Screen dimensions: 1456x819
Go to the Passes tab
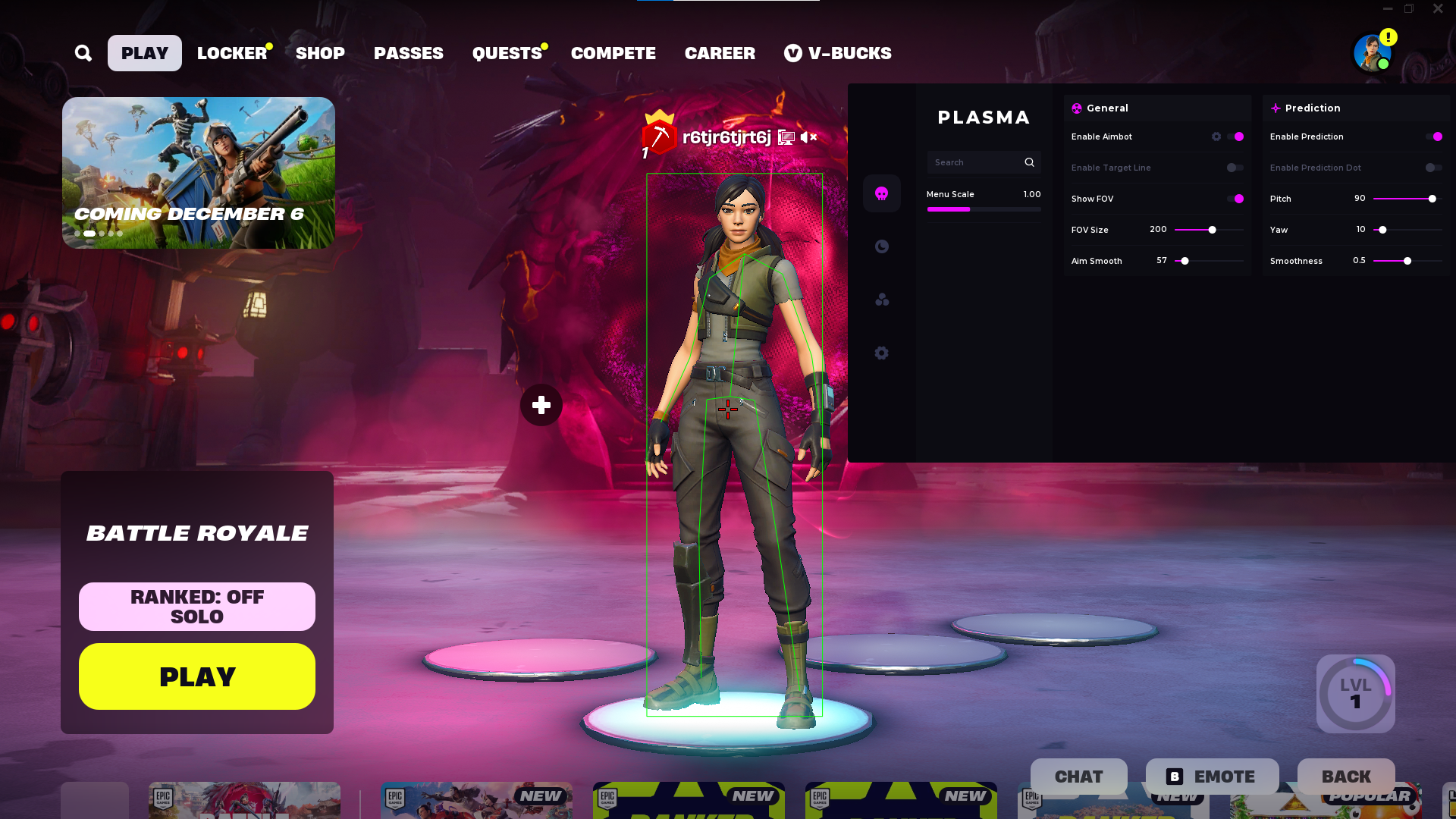click(x=408, y=53)
